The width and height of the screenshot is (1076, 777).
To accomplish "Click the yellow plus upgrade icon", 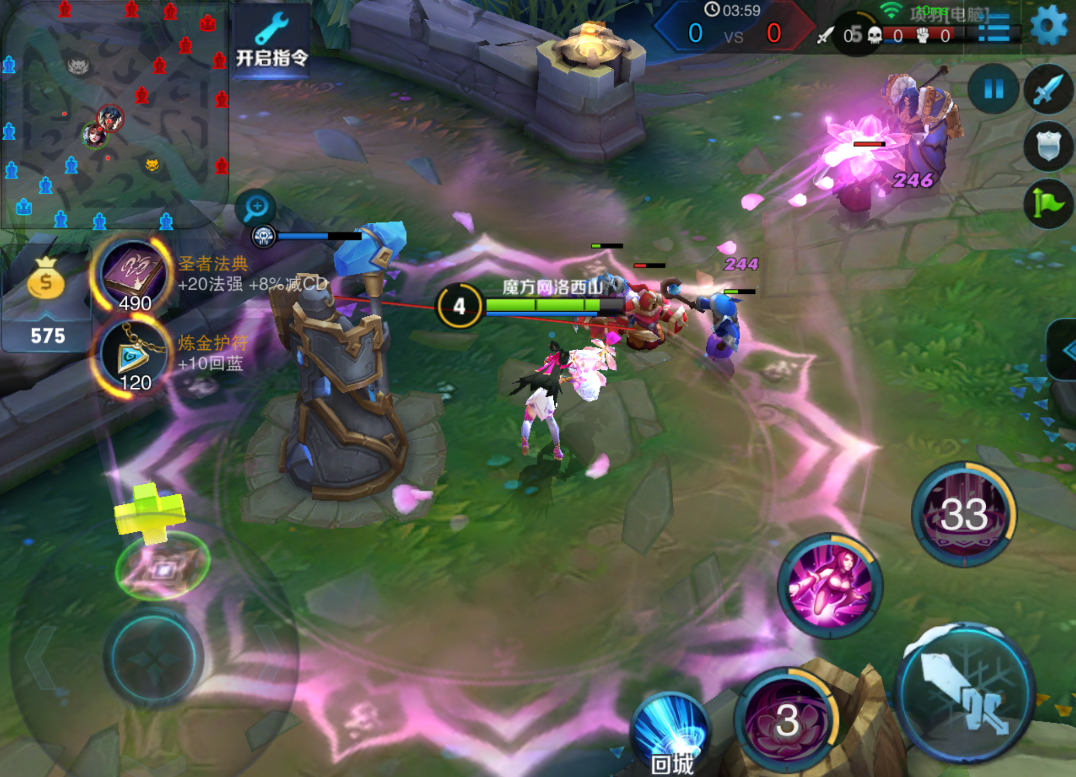I will pyautogui.click(x=150, y=511).
